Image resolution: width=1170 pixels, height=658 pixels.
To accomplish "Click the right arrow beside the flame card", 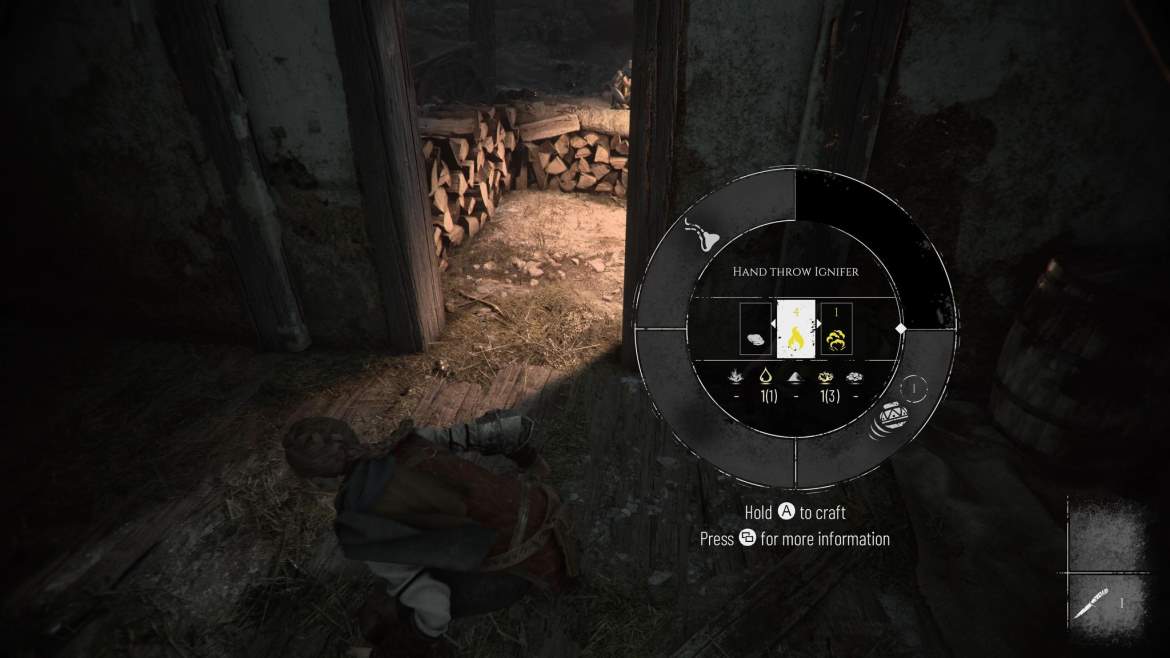I will 820,326.
